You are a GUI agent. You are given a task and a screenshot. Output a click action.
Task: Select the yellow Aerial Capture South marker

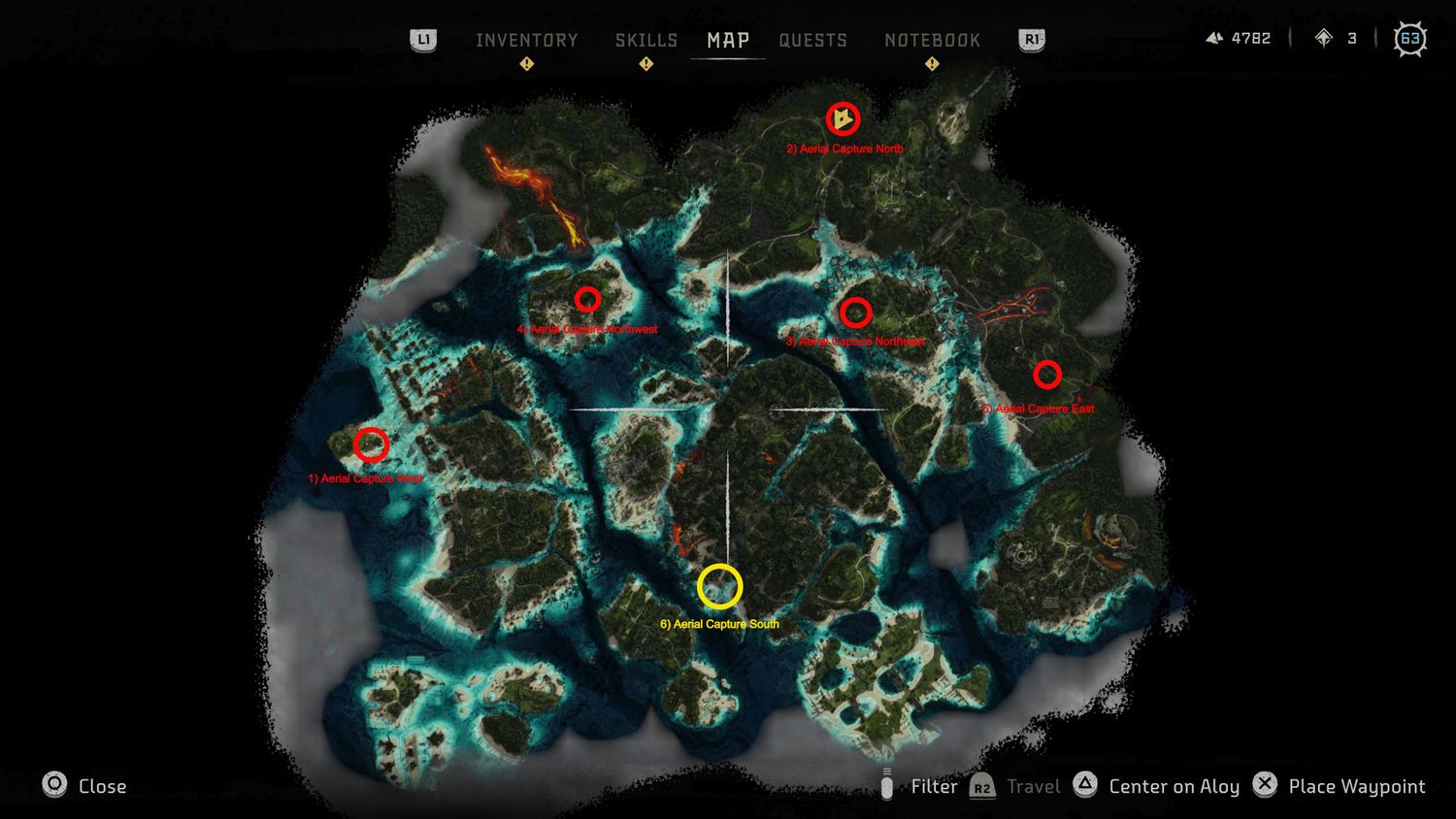coord(720,586)
